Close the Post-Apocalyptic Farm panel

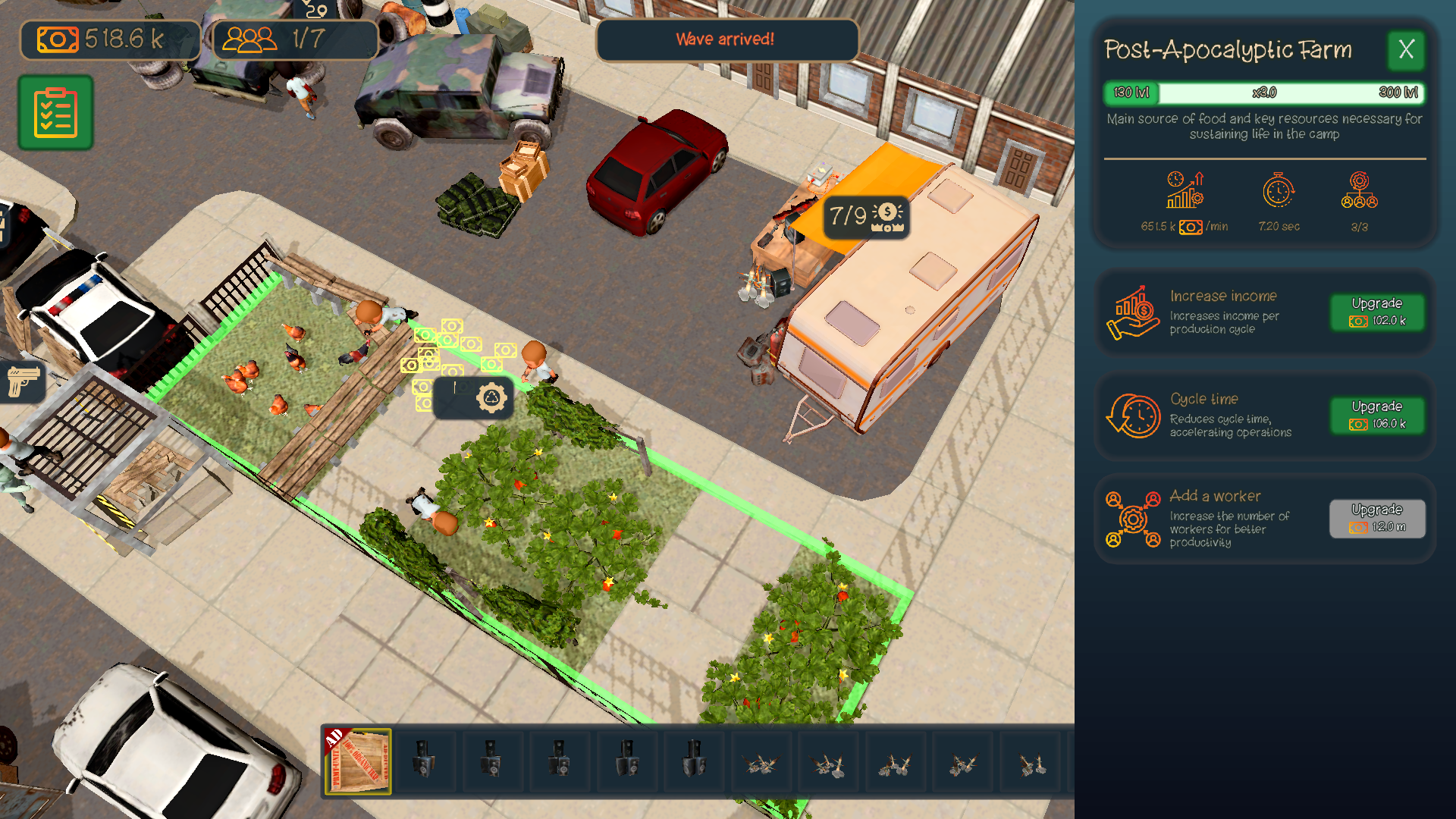tap(1407, 50)
